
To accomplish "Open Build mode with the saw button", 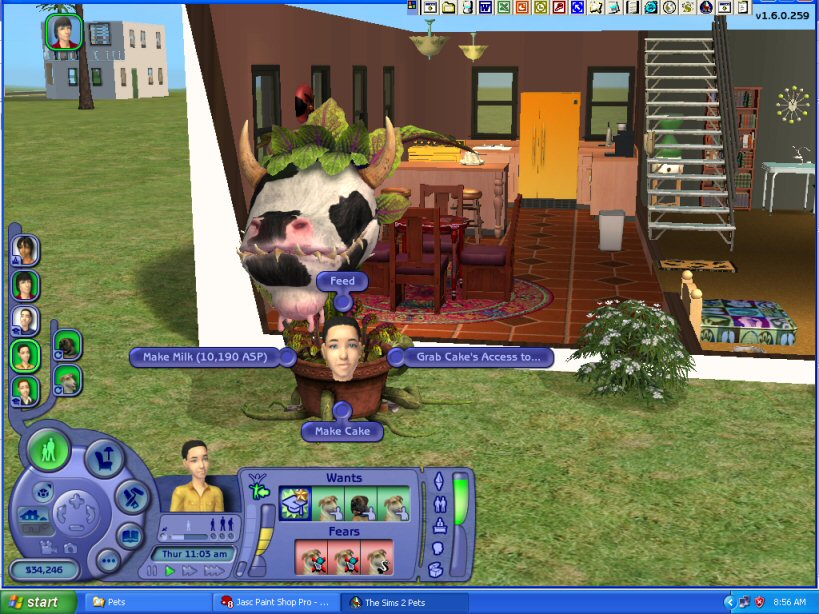I will click(131, 495).
